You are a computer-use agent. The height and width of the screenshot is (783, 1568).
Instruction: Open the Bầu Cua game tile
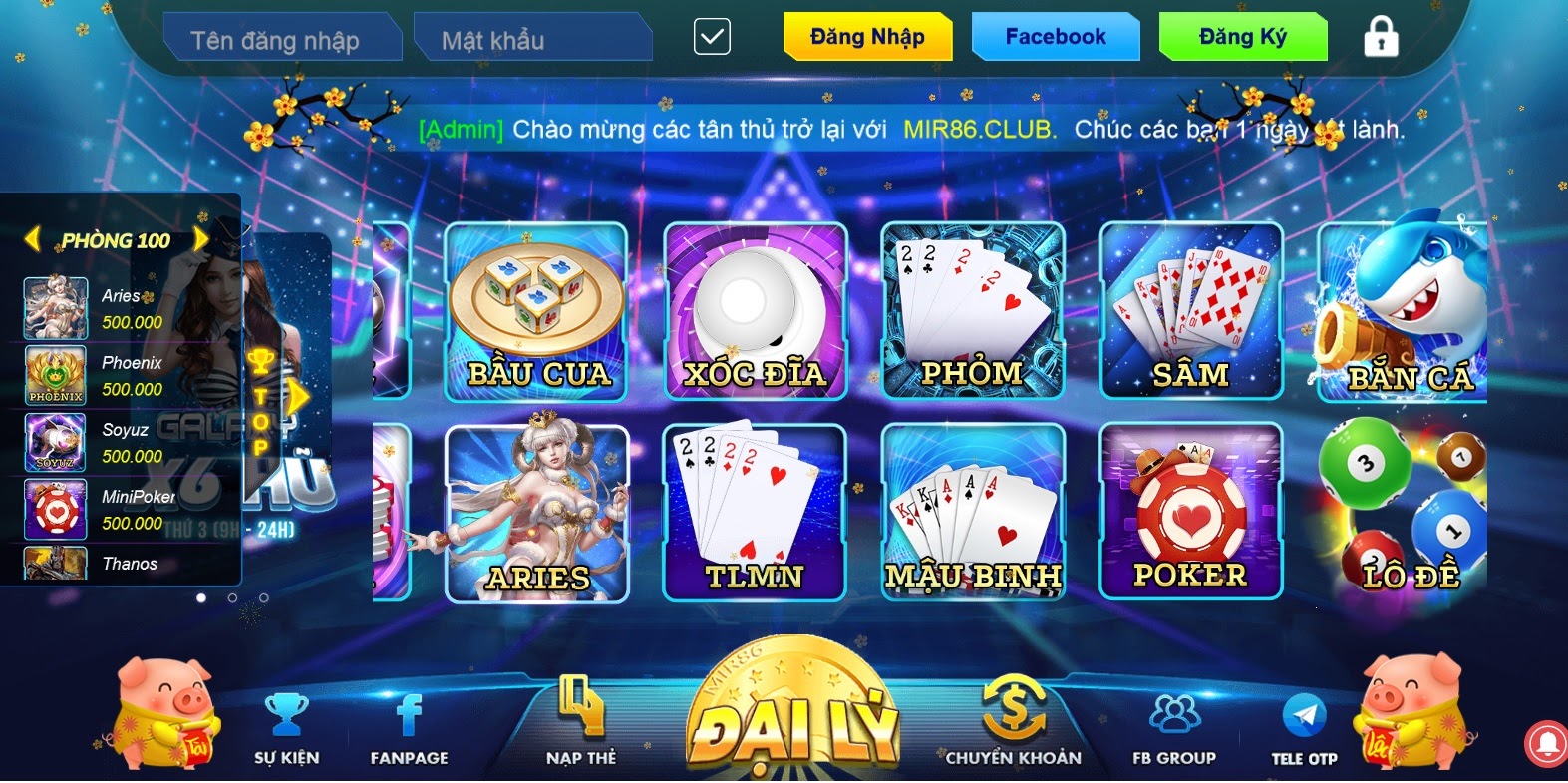[x=537, y=312]
